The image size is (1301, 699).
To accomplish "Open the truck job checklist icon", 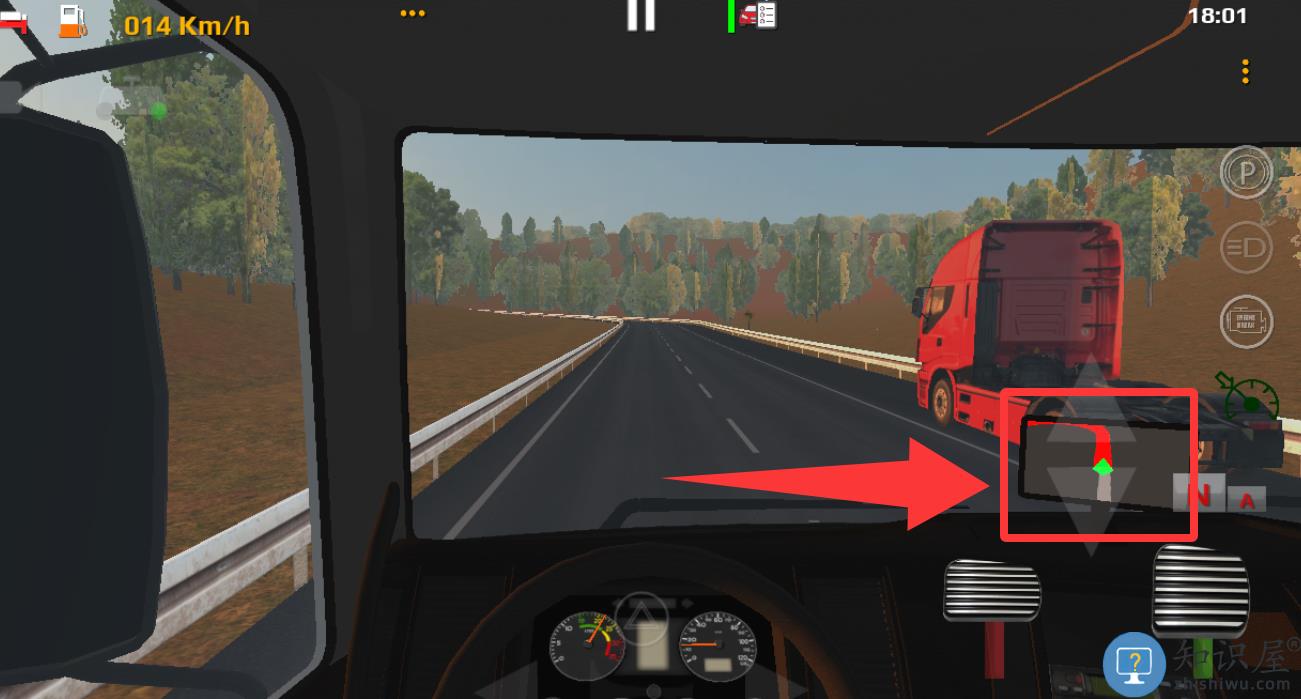I will (x=759, y=15).
